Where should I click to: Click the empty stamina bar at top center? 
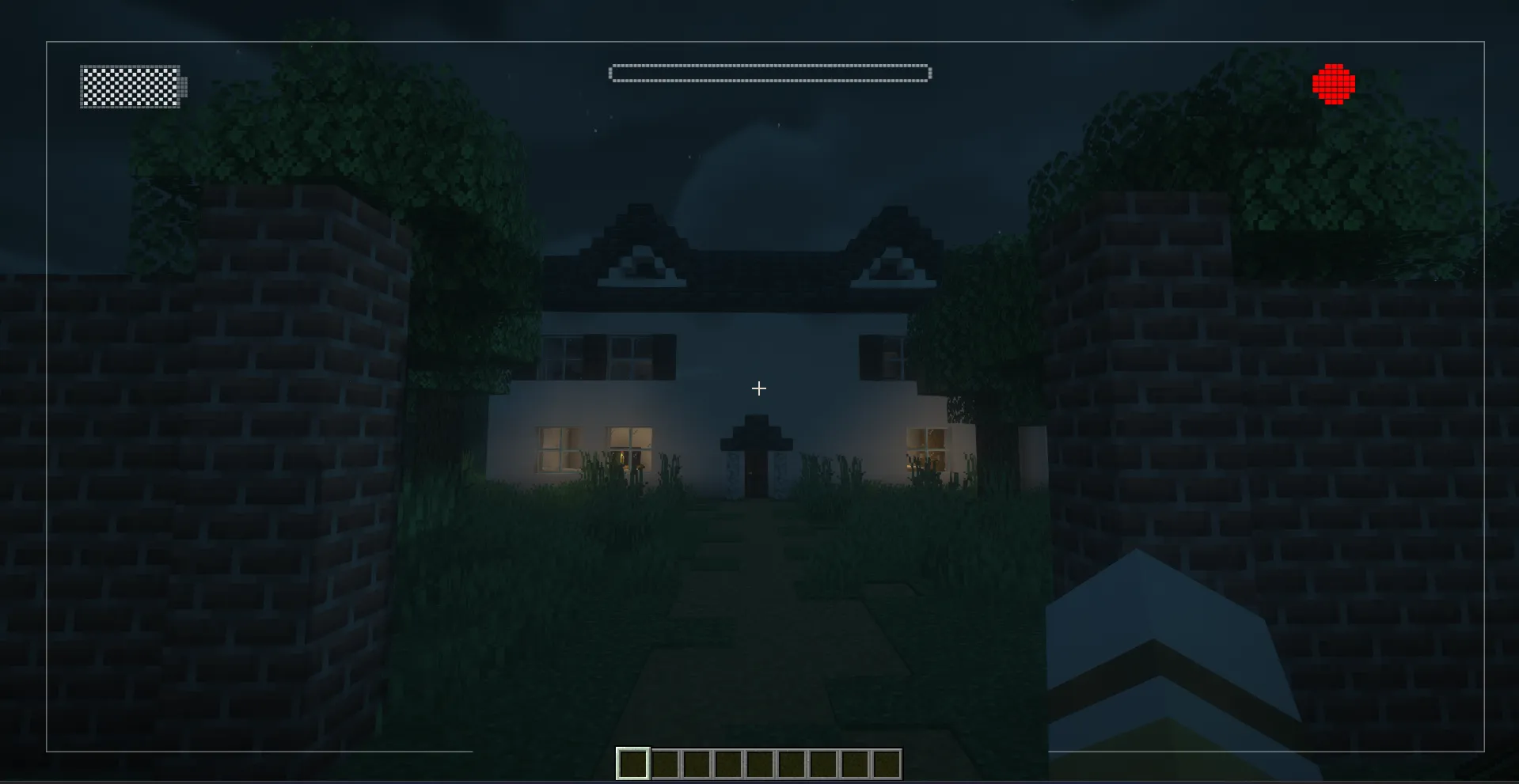768,72
